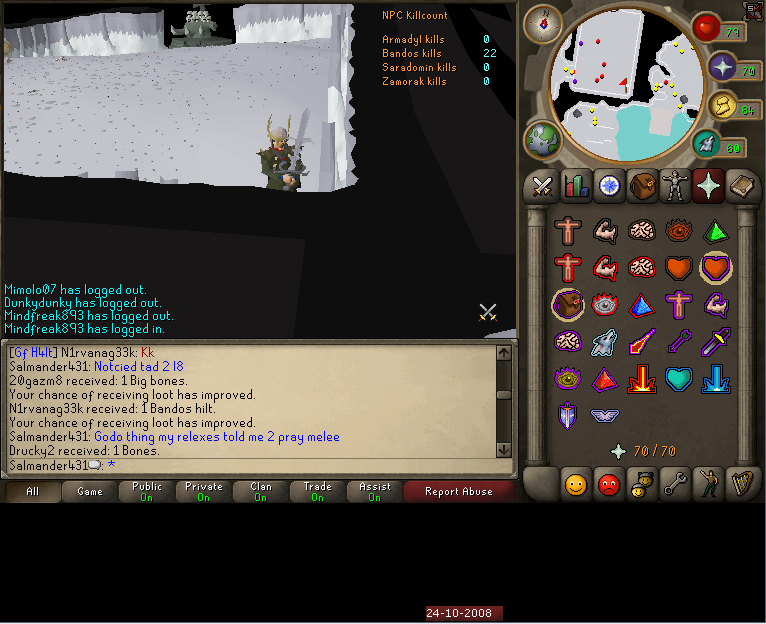Activate the Protect from Melee sword prayer

coord(716,341)
